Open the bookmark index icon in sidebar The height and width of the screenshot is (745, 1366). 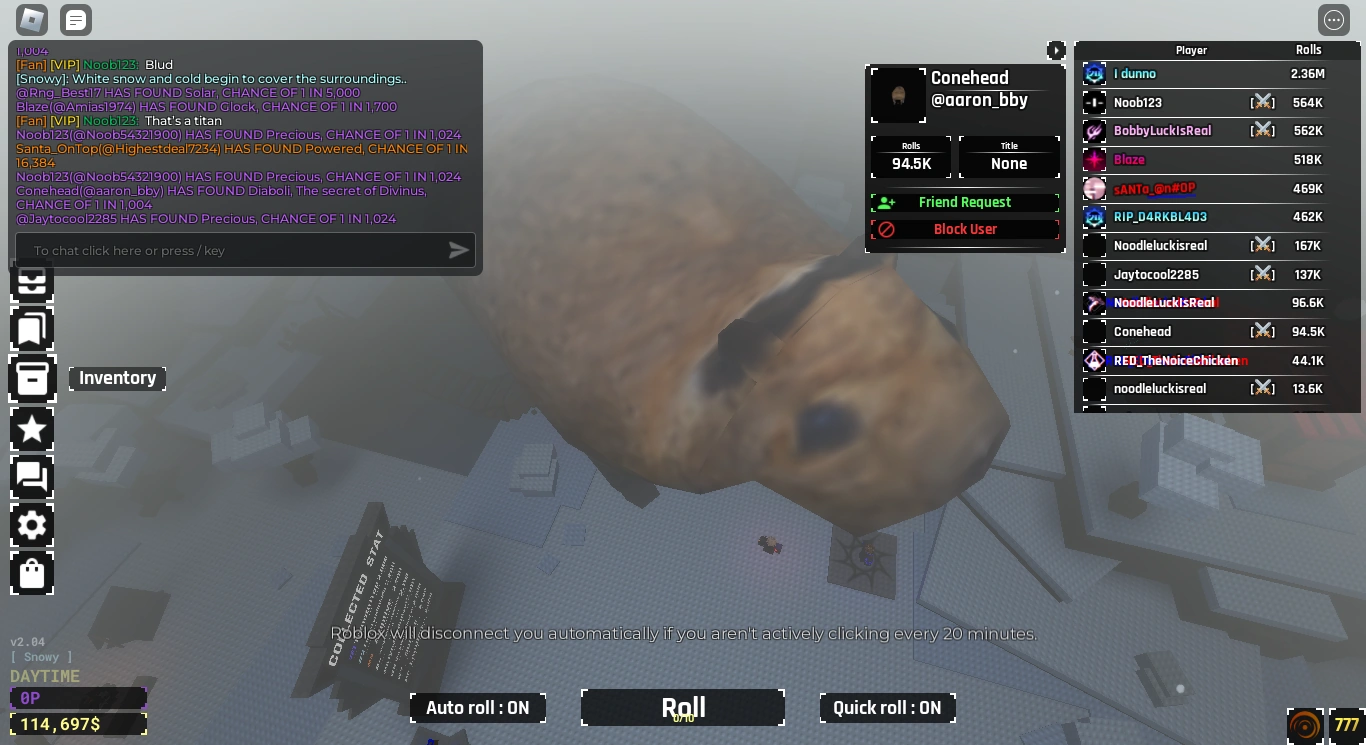click(31, 329)
